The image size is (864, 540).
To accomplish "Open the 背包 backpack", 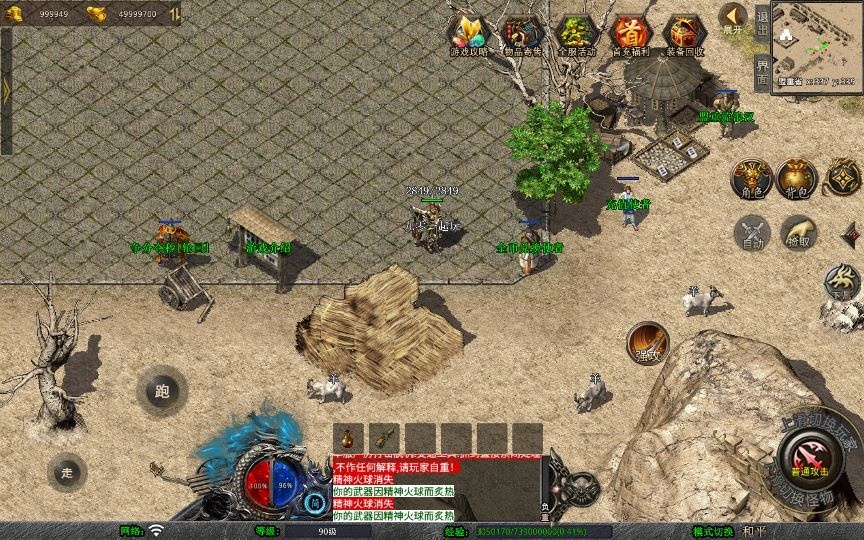I will [797, 179].
